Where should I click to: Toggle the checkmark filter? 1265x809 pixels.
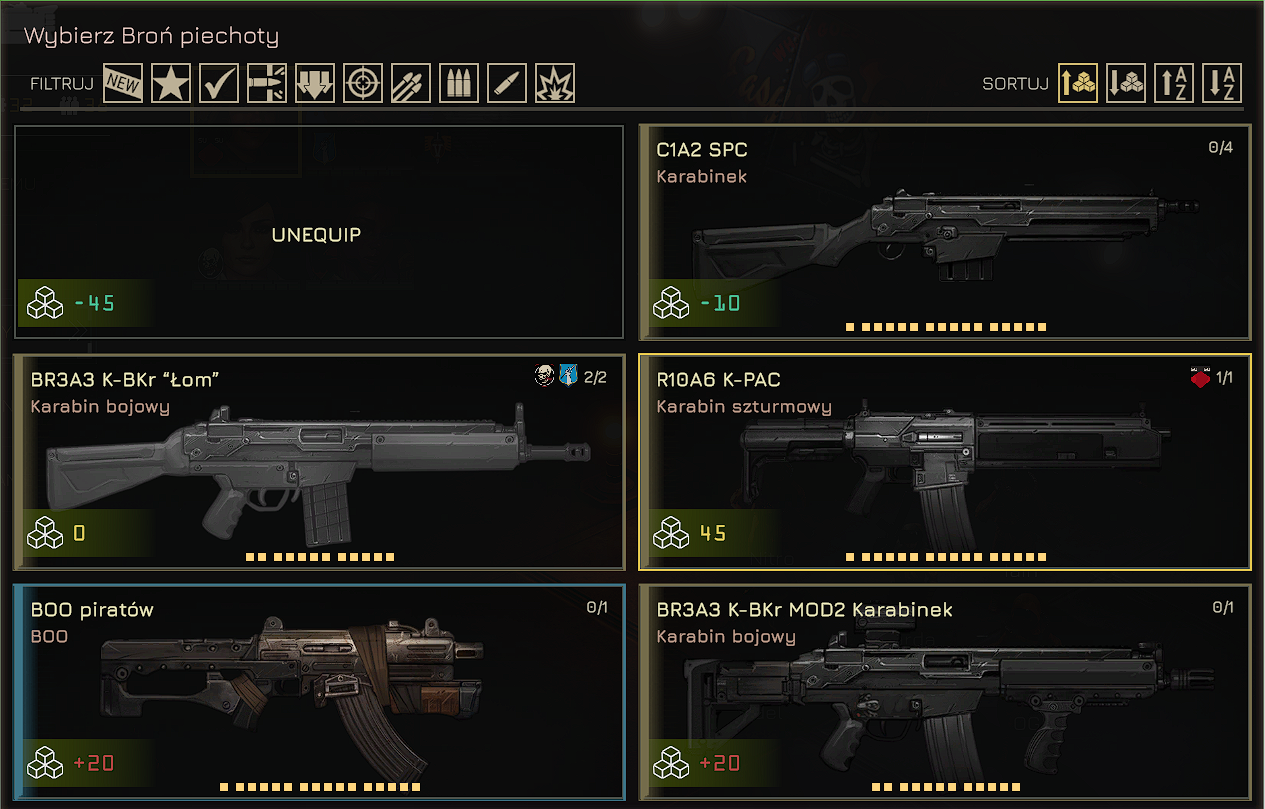(x=219, y=84)
